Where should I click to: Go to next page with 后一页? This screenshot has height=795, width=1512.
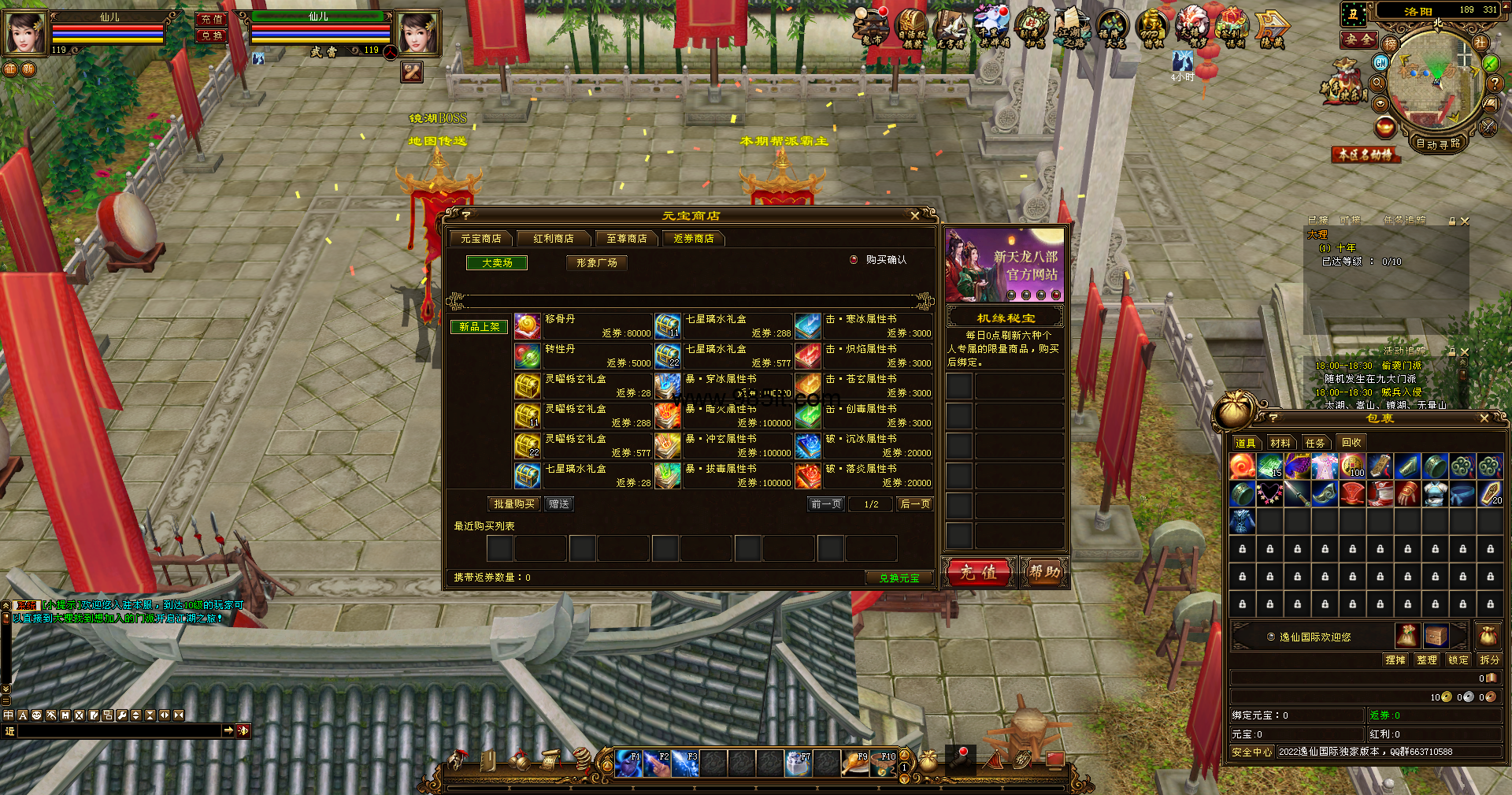click(x=915, y=504)
